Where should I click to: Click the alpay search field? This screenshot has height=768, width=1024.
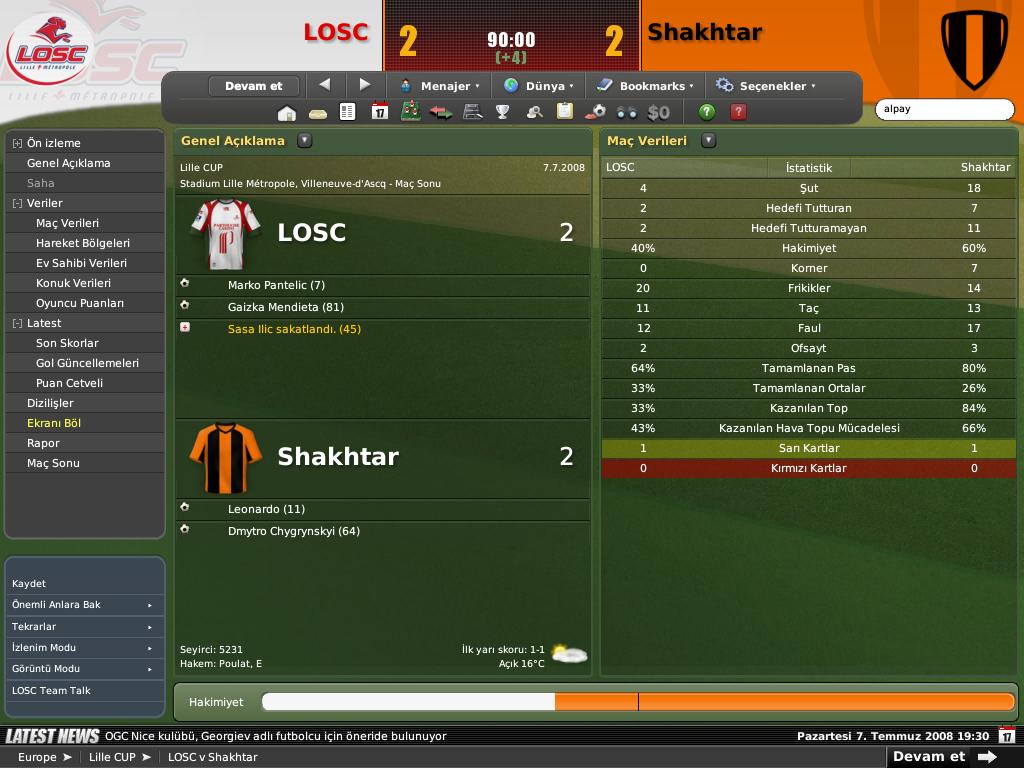pos(944,109)
